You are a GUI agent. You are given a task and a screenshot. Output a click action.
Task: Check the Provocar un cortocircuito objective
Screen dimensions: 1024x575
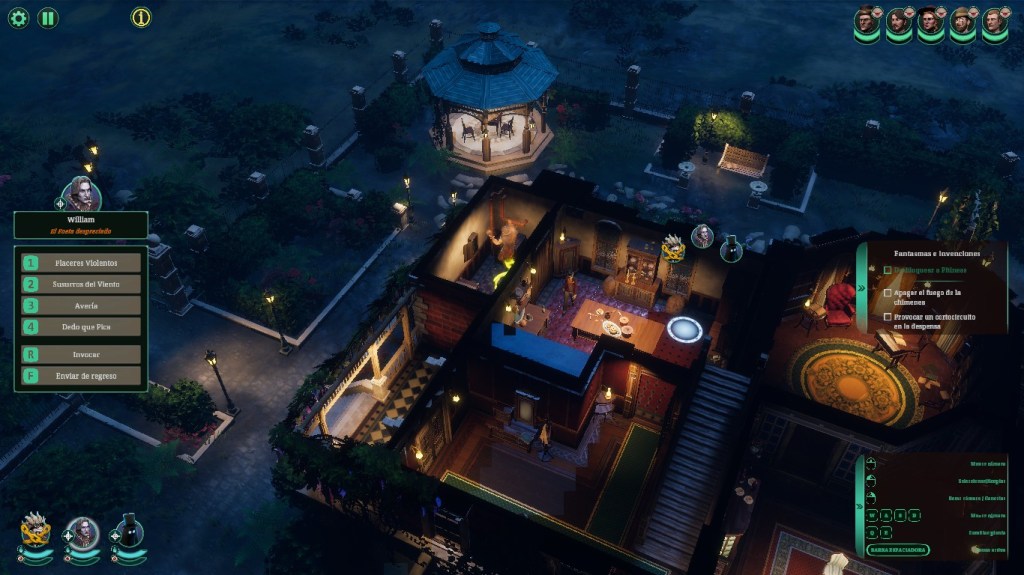(x=888, y=317)
